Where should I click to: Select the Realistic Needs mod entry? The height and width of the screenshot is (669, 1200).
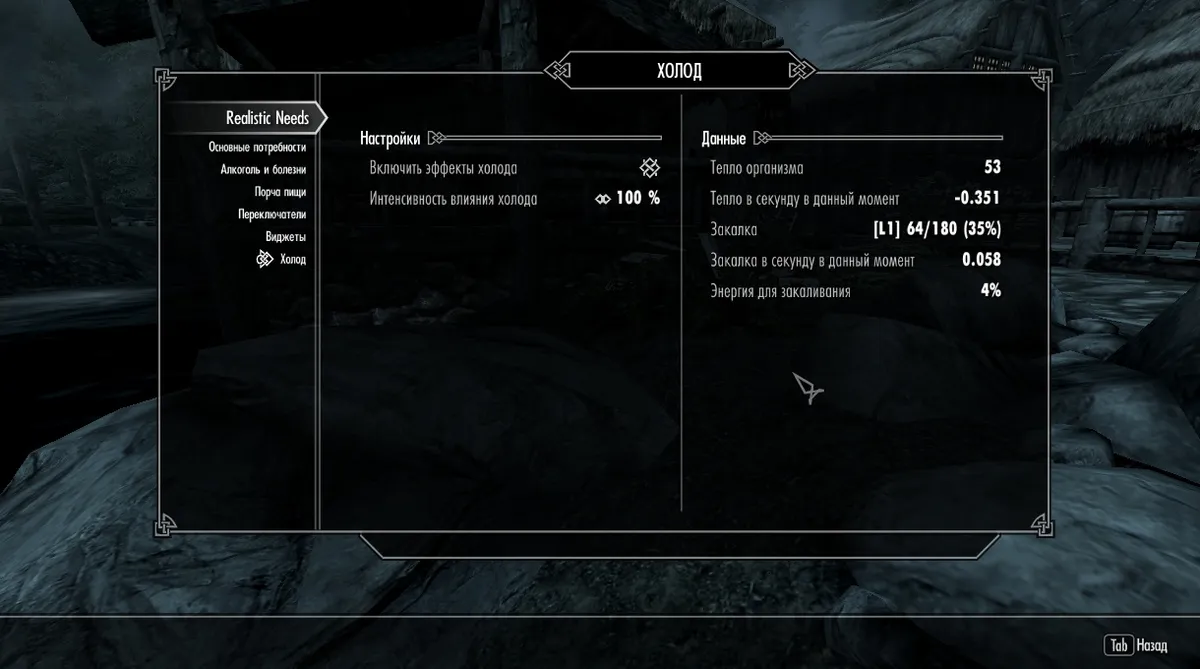267,119
